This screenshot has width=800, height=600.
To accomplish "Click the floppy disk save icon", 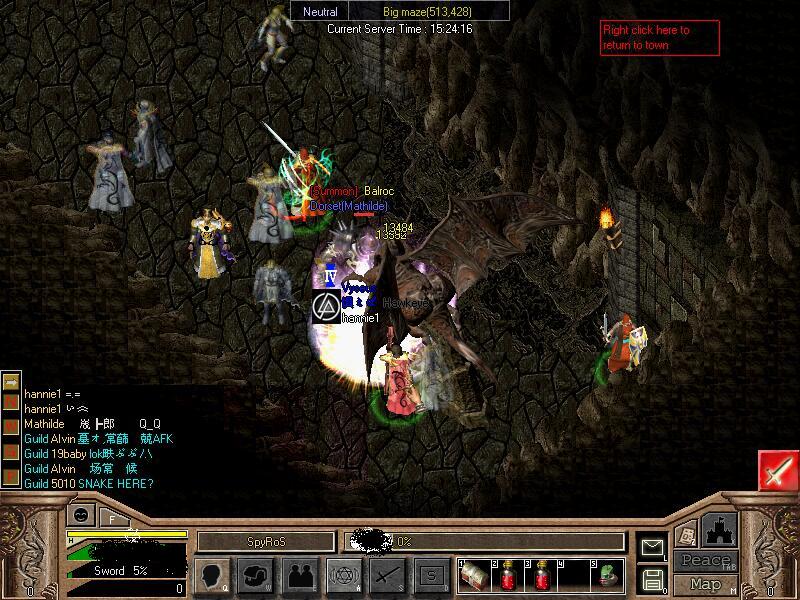I will (653, 579).
